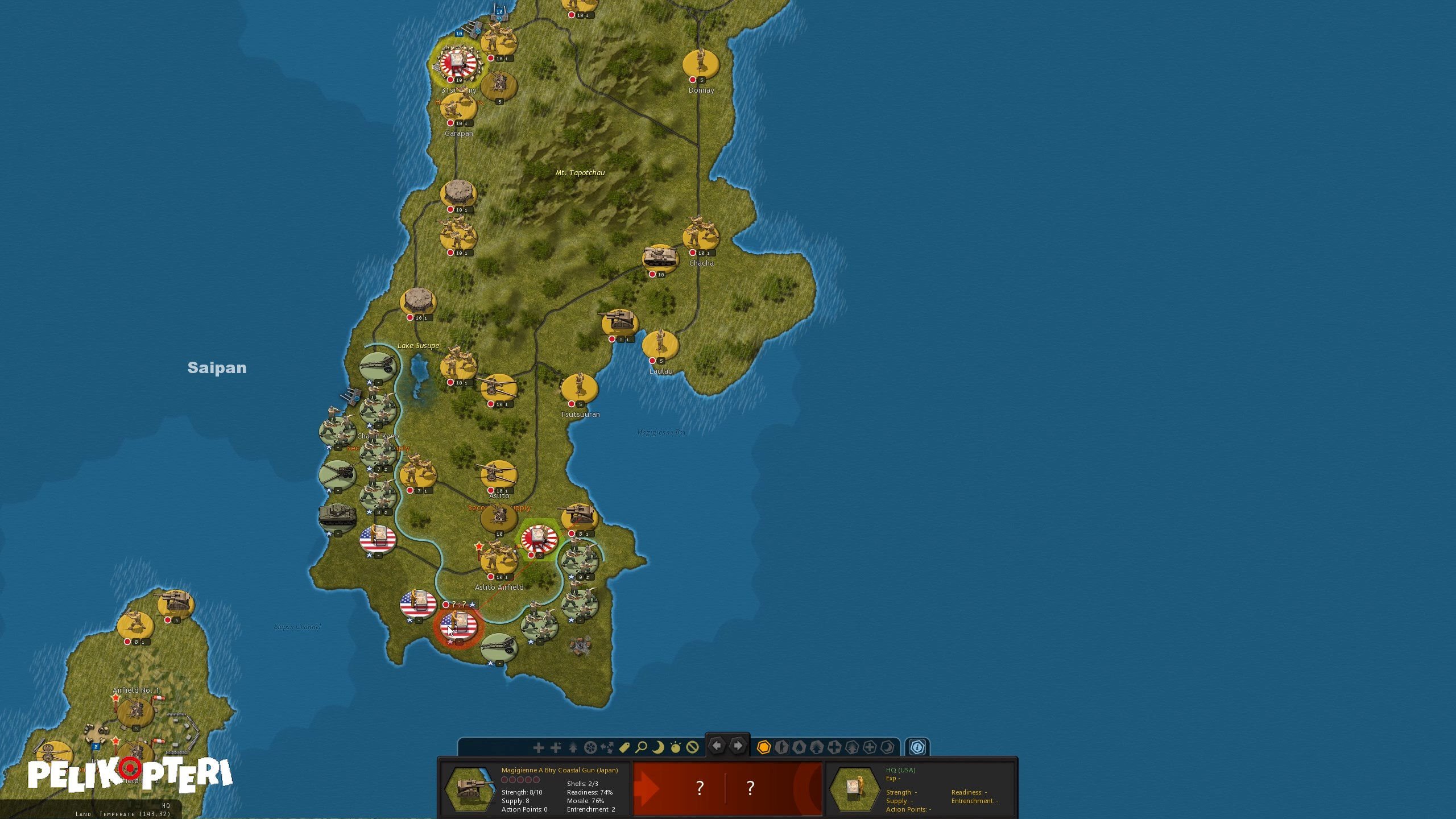Select the US HQ unit under cursor
Screen dimensions: 1456x819
click(458, 625)
